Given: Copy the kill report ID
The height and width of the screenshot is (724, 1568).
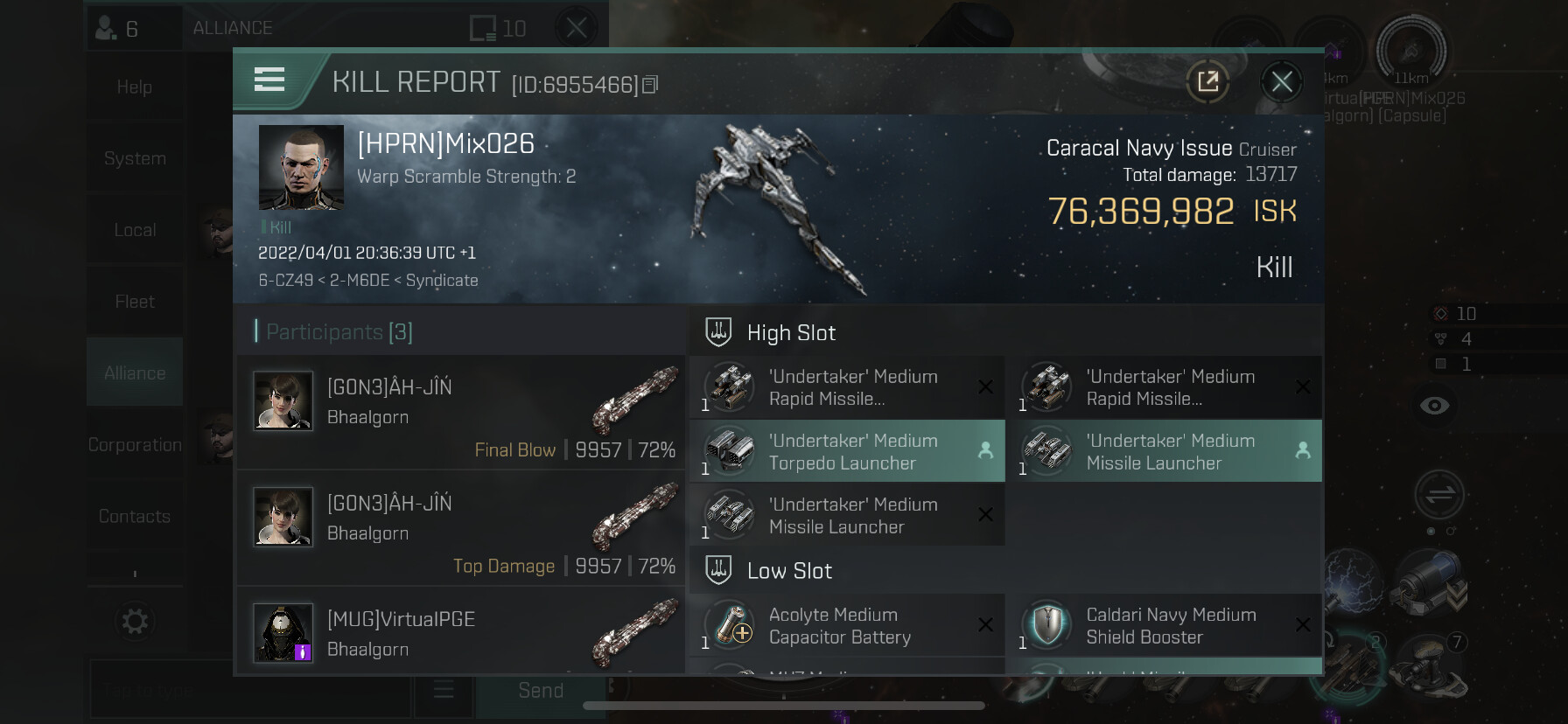Looking at the screenshot, I should (650, 85).
